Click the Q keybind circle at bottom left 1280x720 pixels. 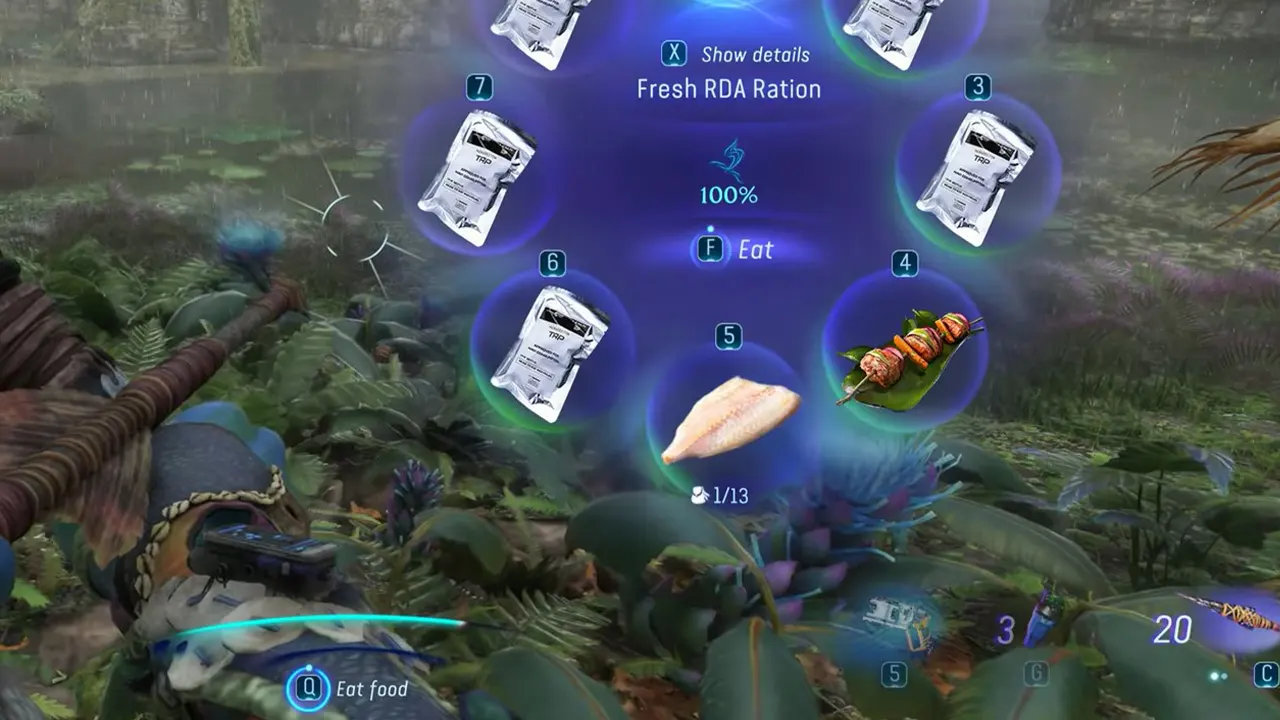[x=311, y=688]
